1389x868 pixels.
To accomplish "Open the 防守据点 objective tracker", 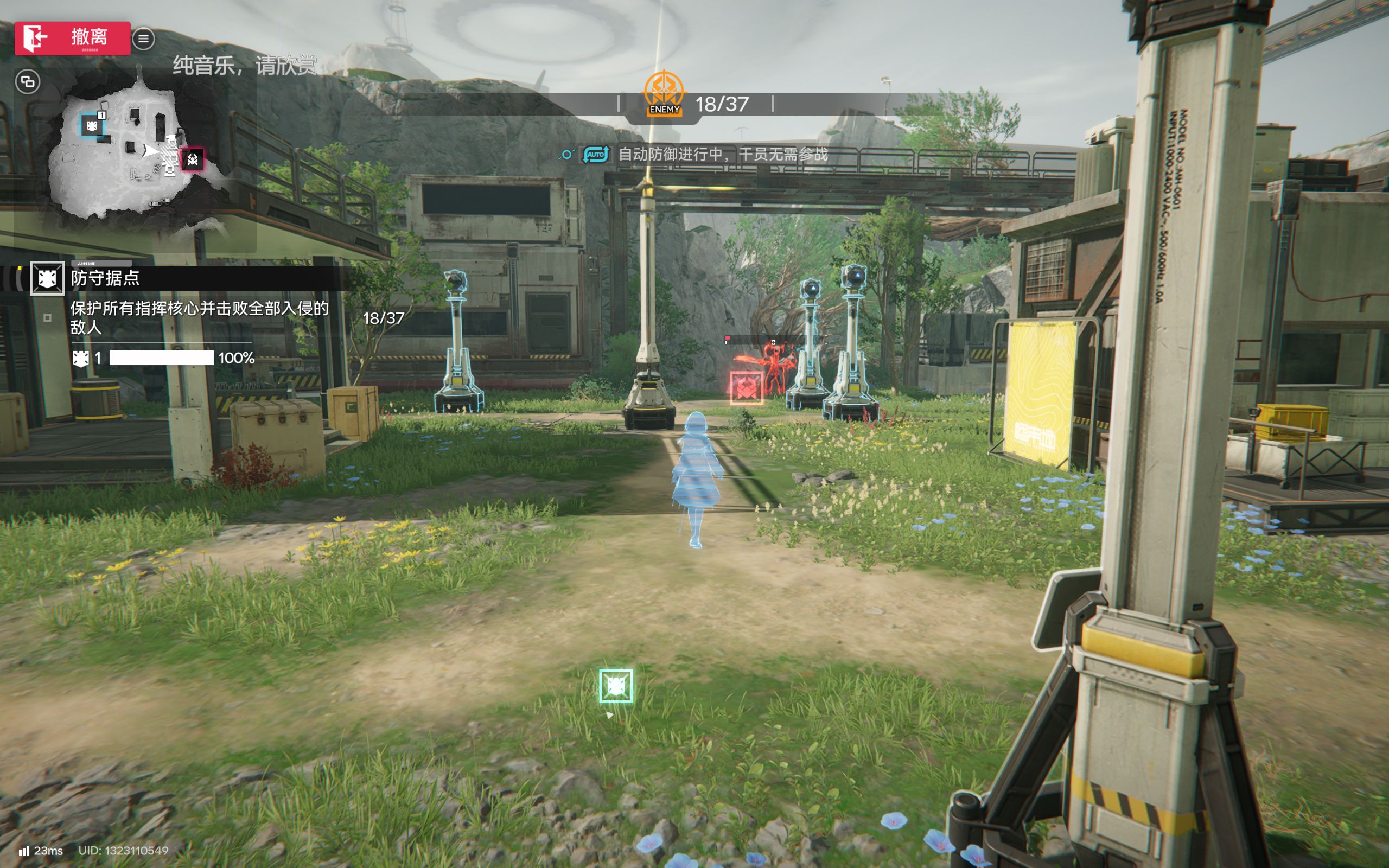I will pyautogui.click(x=105, y=278).
